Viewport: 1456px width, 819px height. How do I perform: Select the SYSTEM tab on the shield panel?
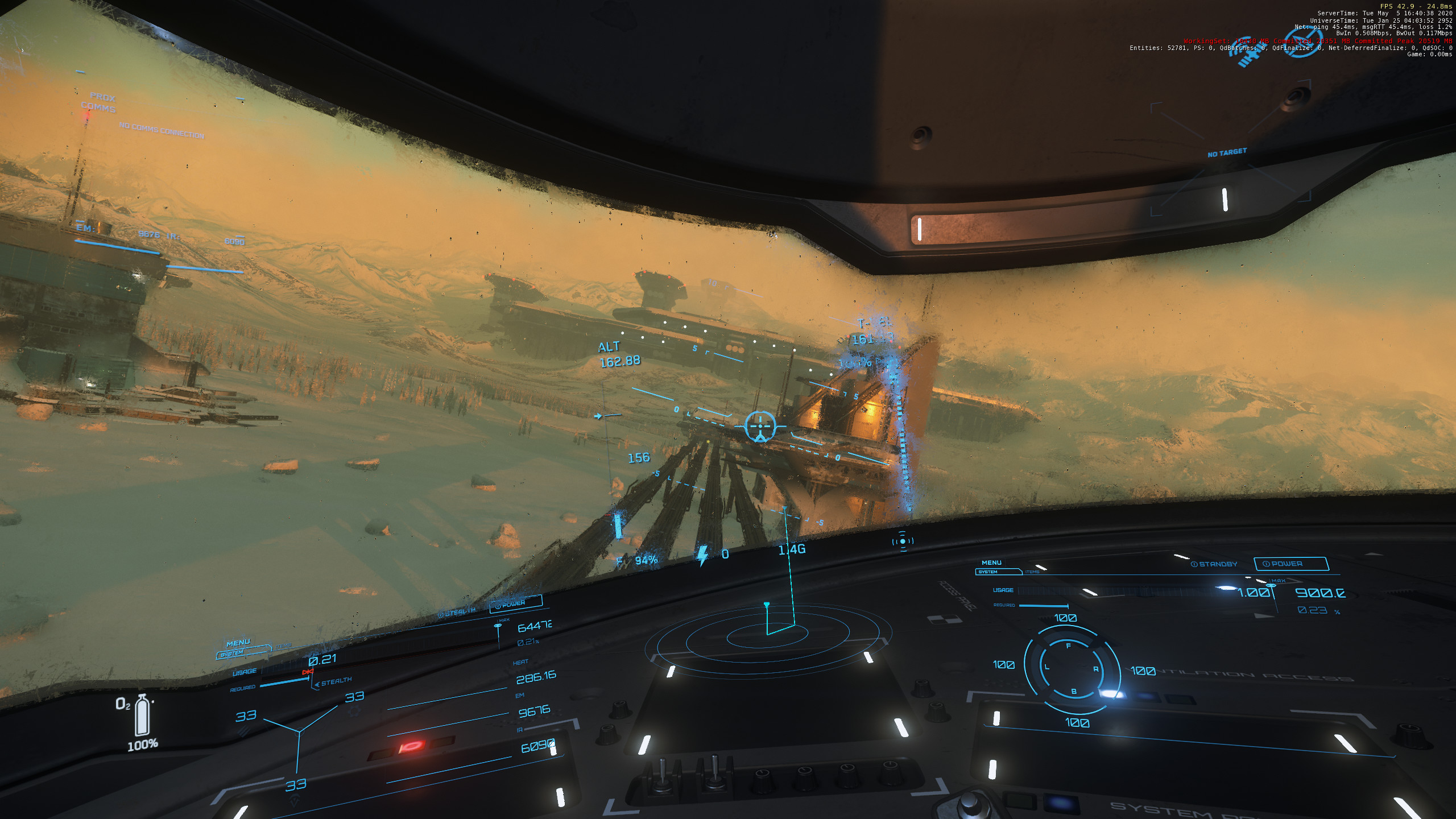(x=988, y=572)
